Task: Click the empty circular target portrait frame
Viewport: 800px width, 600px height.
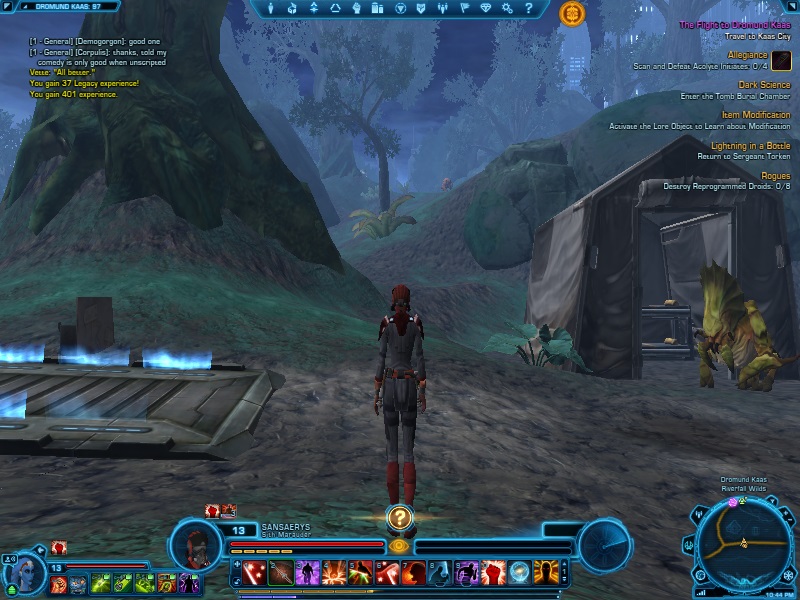Action: (x=603, y=546)
